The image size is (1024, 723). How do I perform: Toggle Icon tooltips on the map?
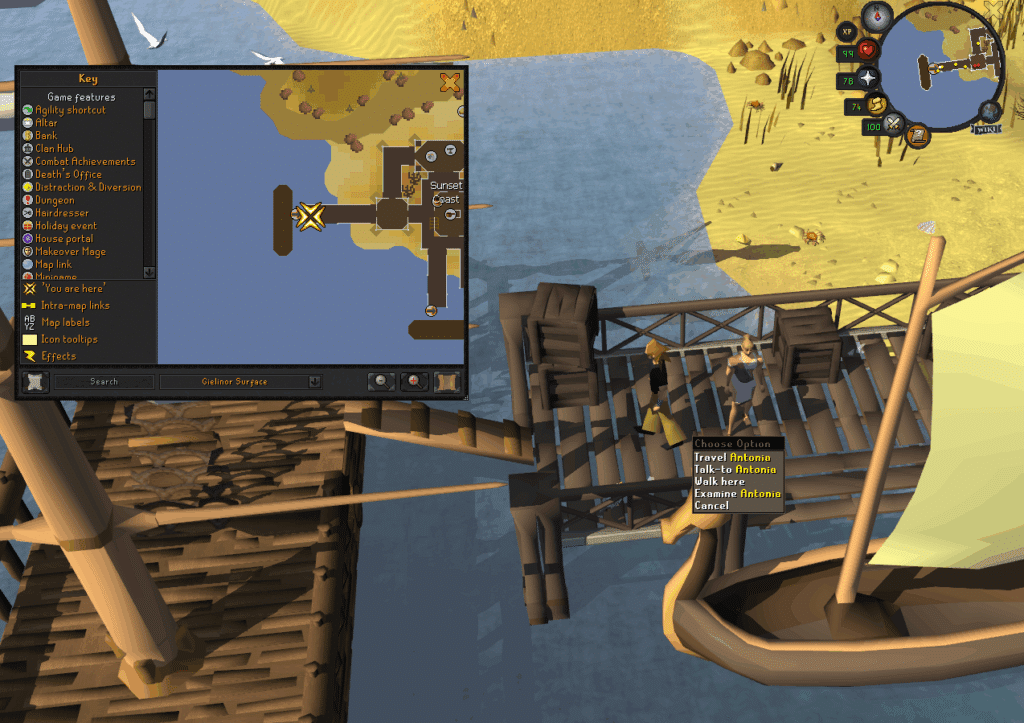pyautogui.click(x=71, y=339)
